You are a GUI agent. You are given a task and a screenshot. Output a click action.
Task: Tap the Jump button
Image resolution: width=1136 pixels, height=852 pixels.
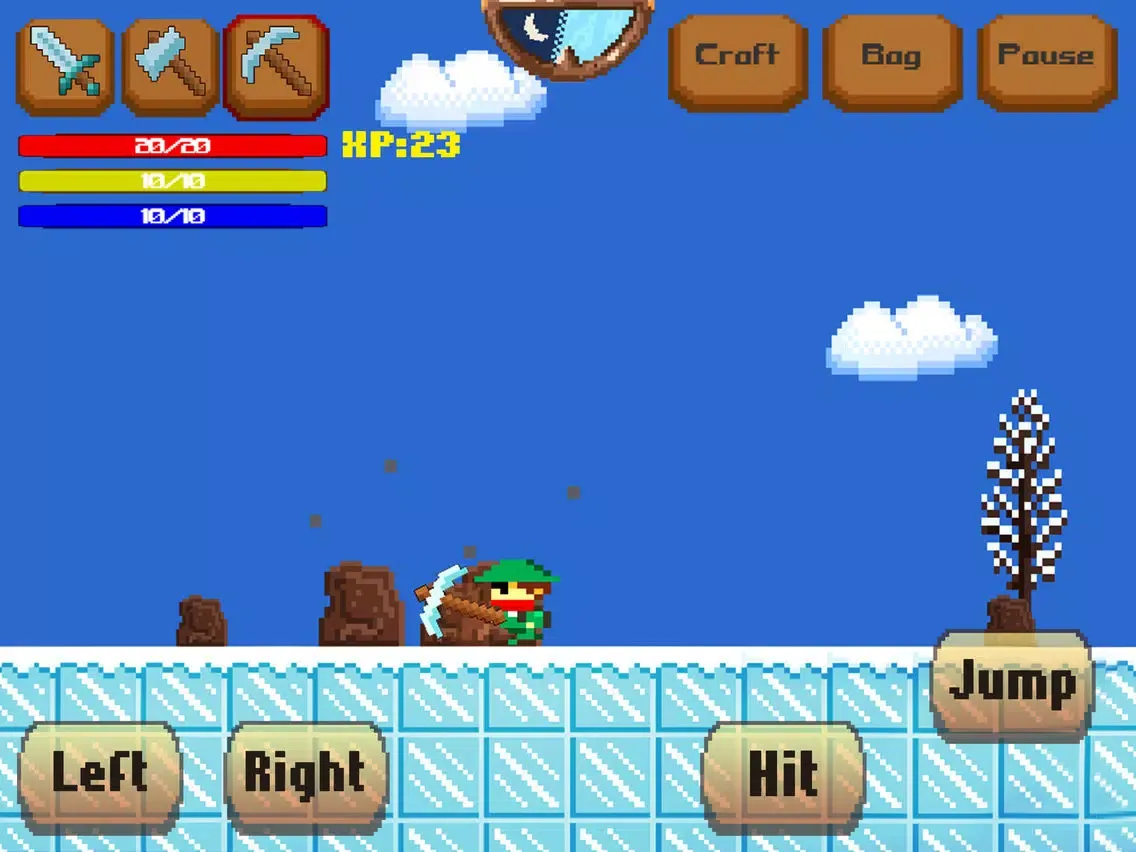tap(1012, 686)
